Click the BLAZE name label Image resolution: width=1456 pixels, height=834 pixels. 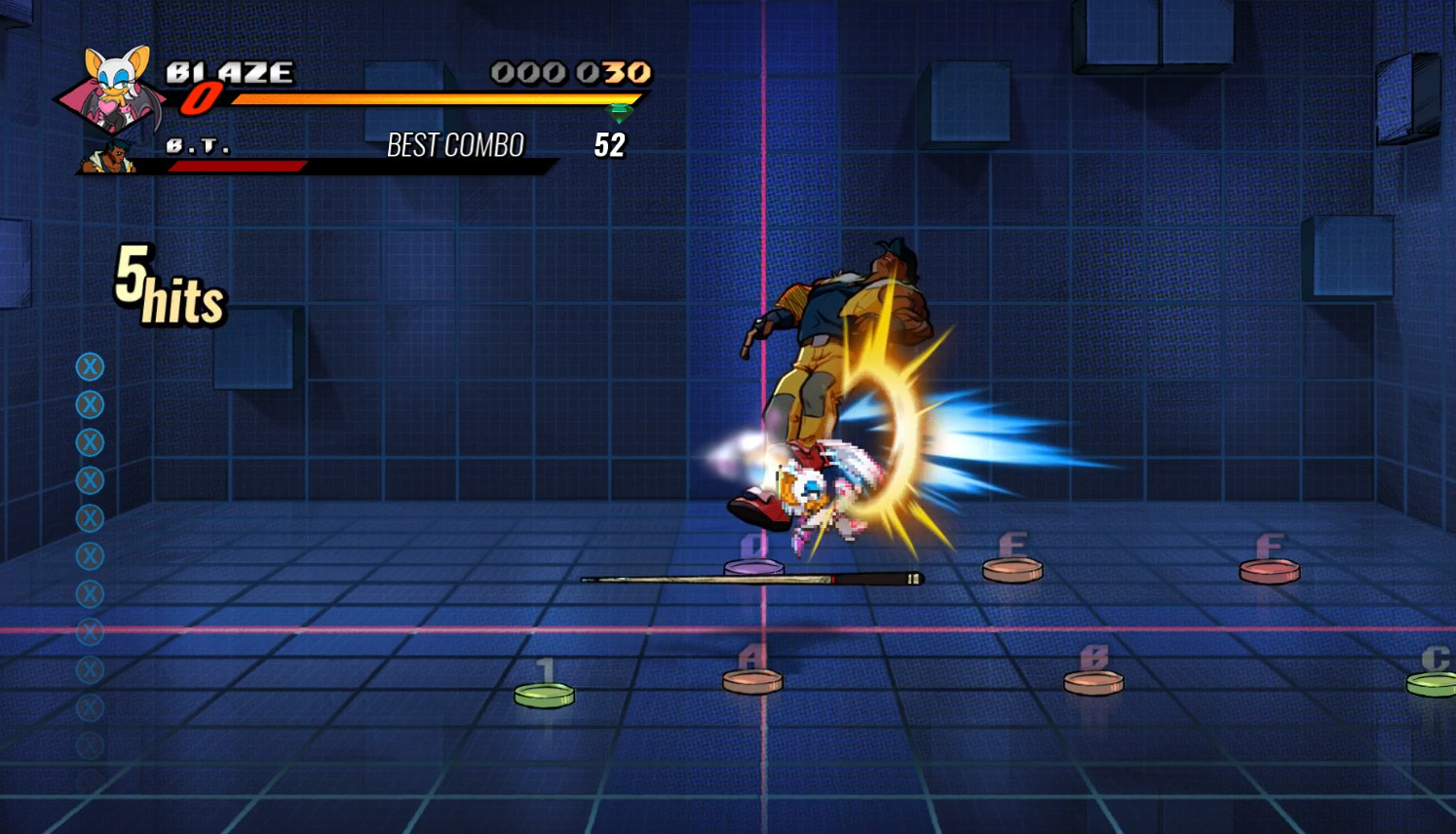[x=230, y=72]
